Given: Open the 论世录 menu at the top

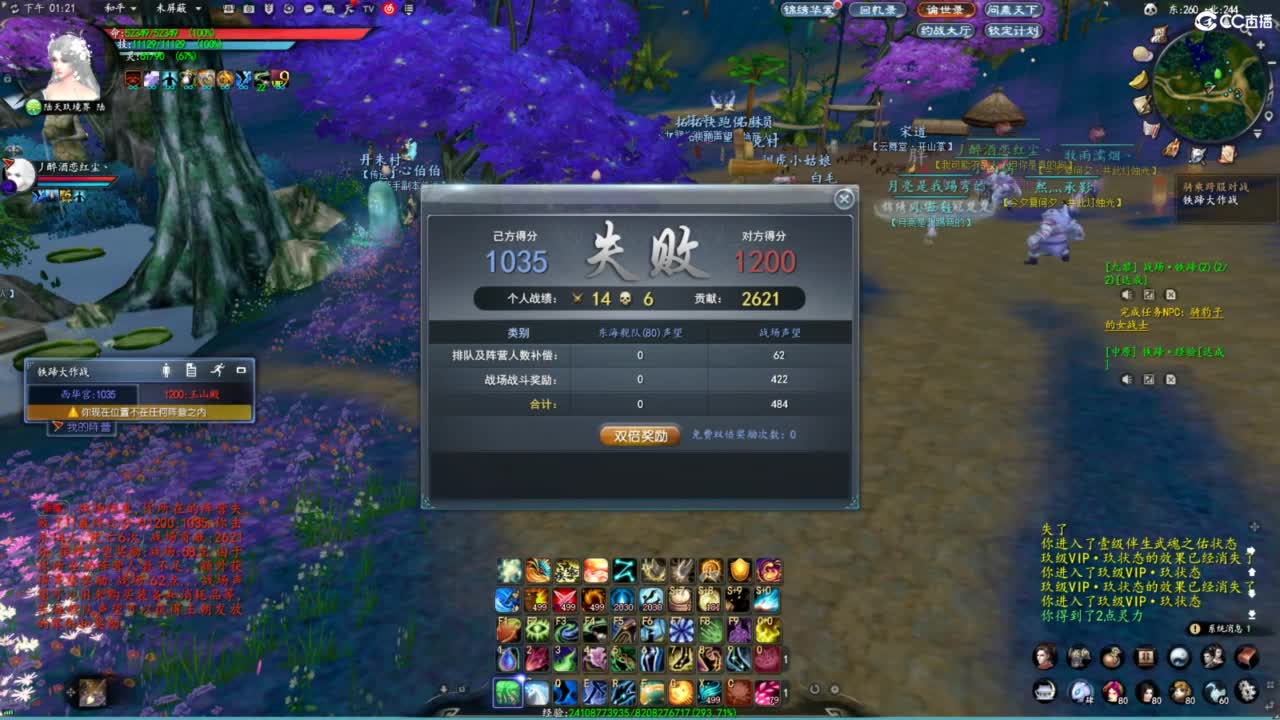Looking at the screenshot, I should pos(946,10).
